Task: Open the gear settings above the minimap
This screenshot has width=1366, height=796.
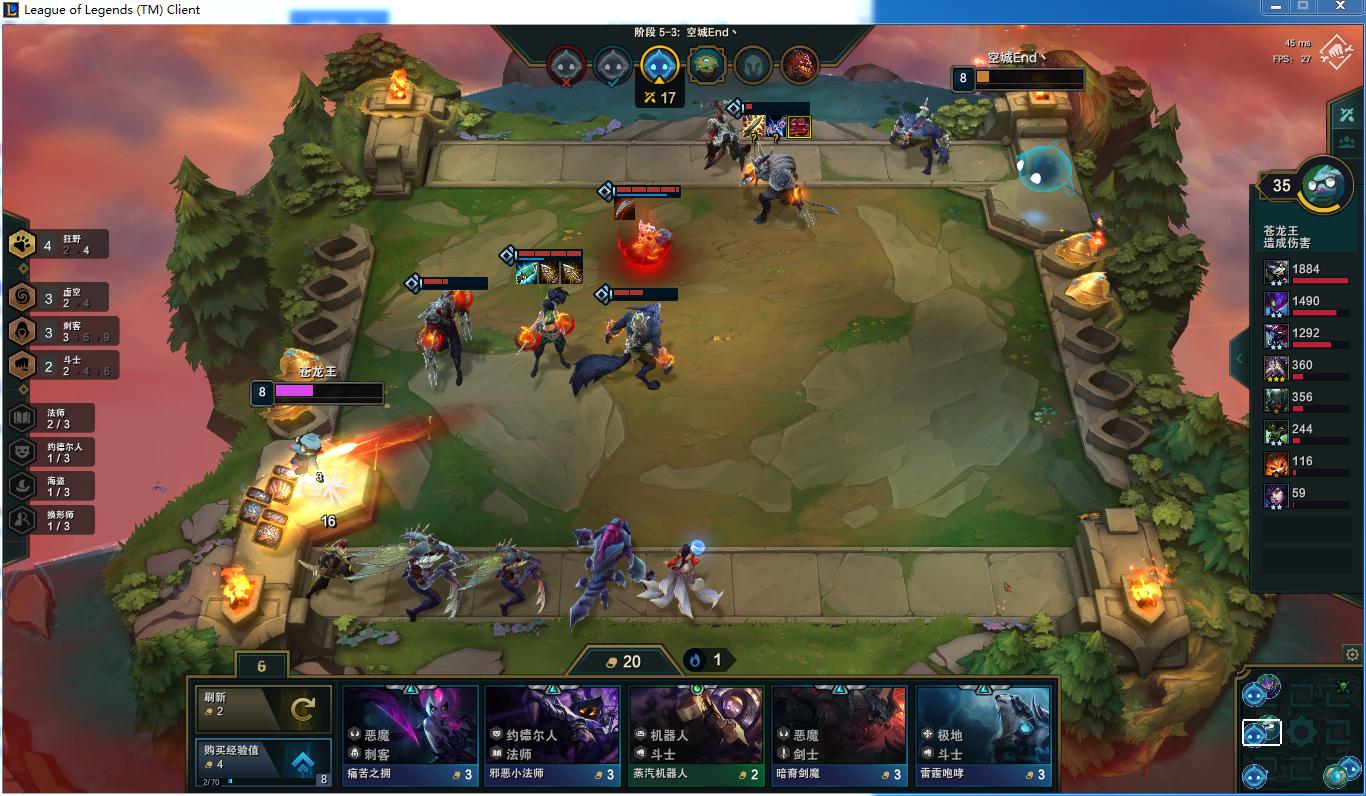Action: point(1352,655)
